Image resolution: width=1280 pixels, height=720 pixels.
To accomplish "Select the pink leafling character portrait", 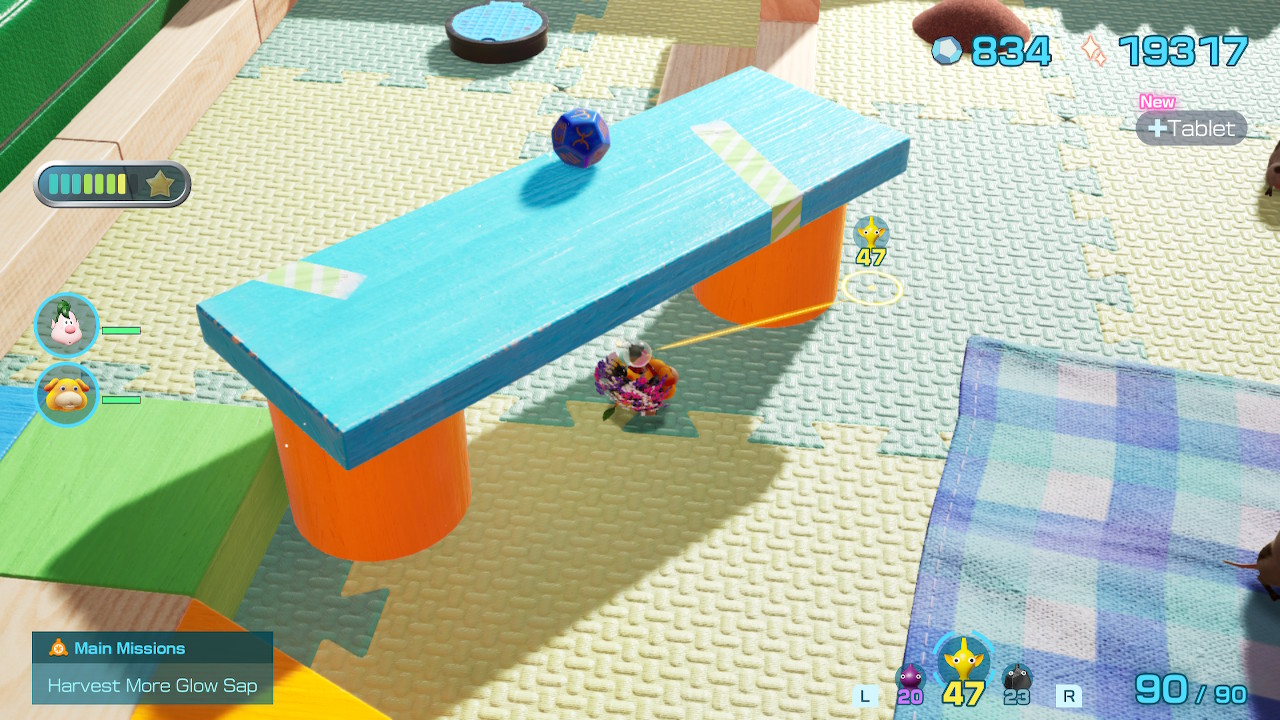I will (66, 325).
